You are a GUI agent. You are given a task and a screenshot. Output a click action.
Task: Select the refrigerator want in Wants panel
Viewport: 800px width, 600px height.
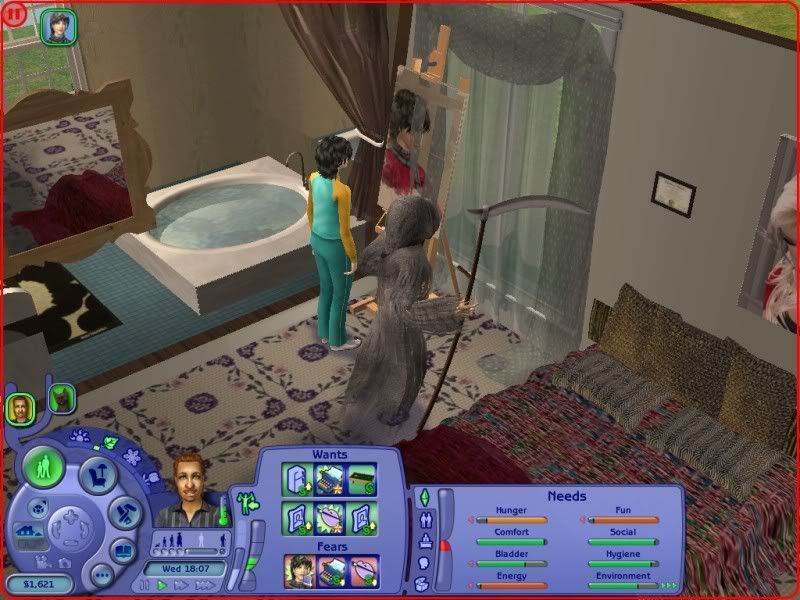tap(298, 477)
